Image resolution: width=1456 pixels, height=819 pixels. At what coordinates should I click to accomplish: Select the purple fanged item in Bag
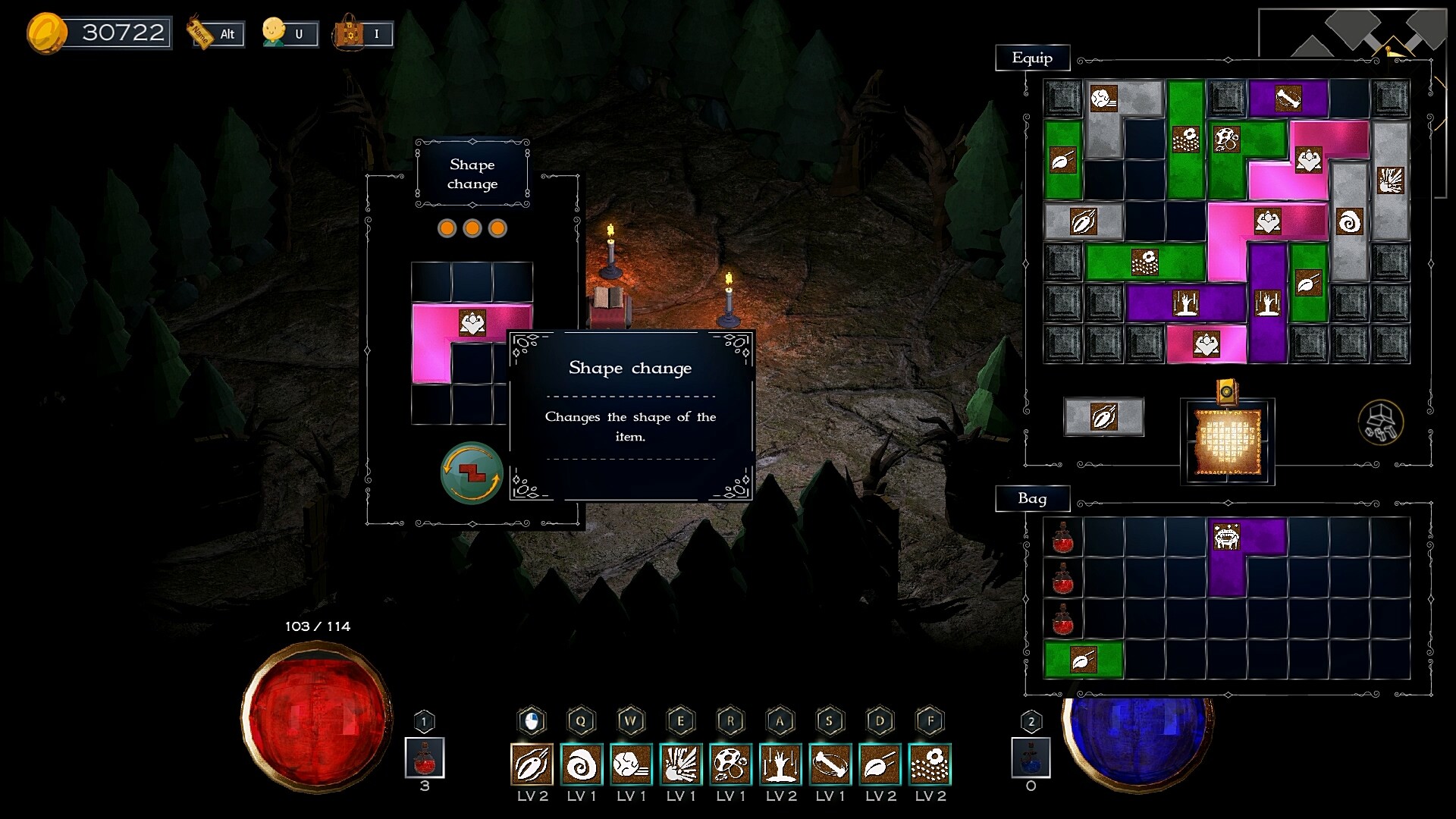[1227, 537]
